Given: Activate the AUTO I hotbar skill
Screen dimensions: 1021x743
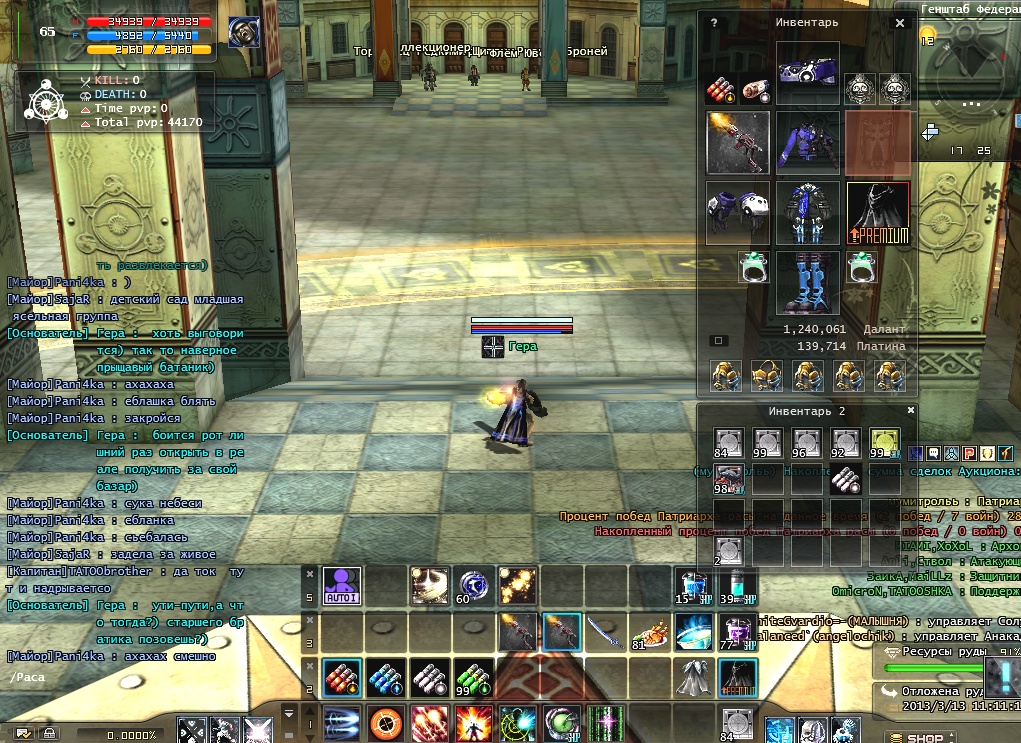Looking at the screenshot, I should [341, 585].
